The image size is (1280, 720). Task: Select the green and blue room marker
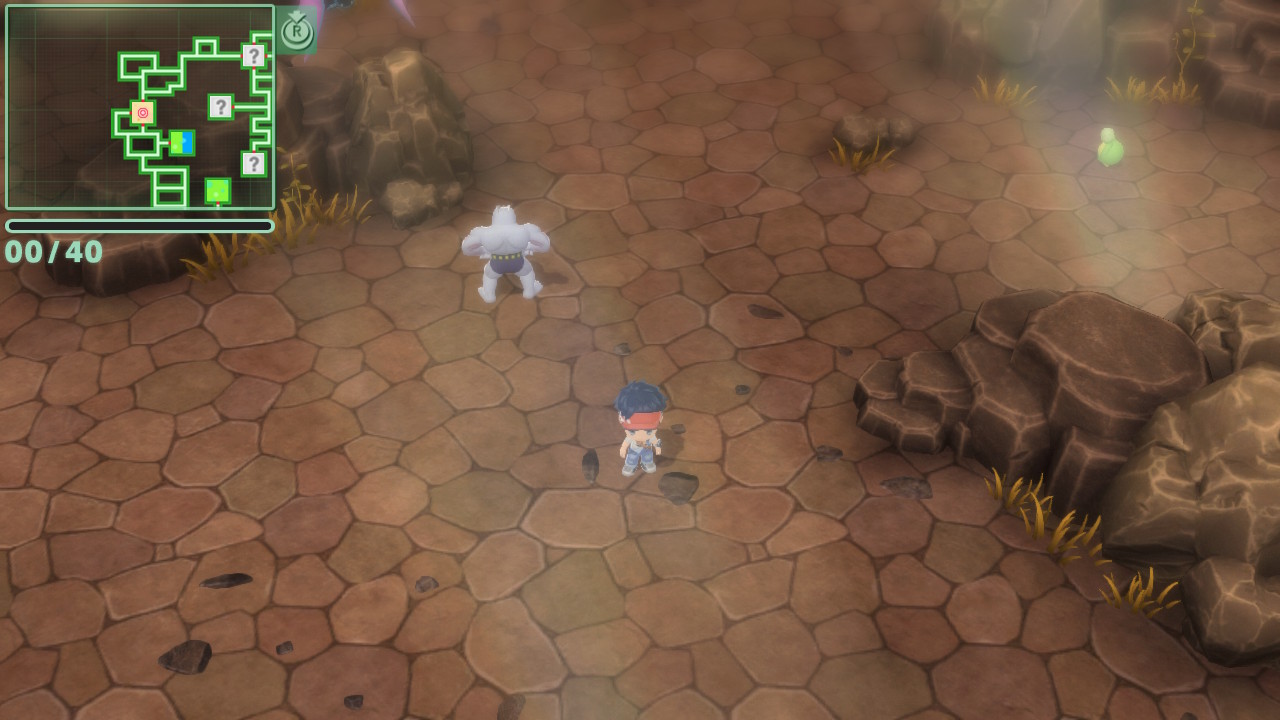pyautogui.click(x=181, y=143)
